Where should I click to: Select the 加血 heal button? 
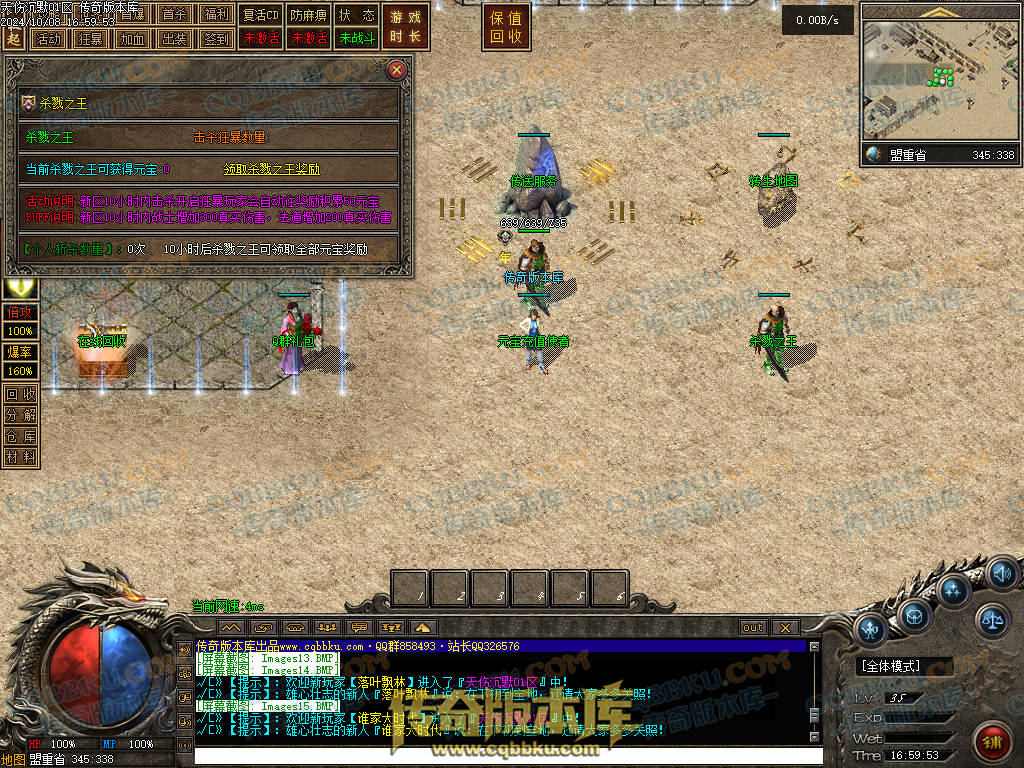tap(132, 39)
